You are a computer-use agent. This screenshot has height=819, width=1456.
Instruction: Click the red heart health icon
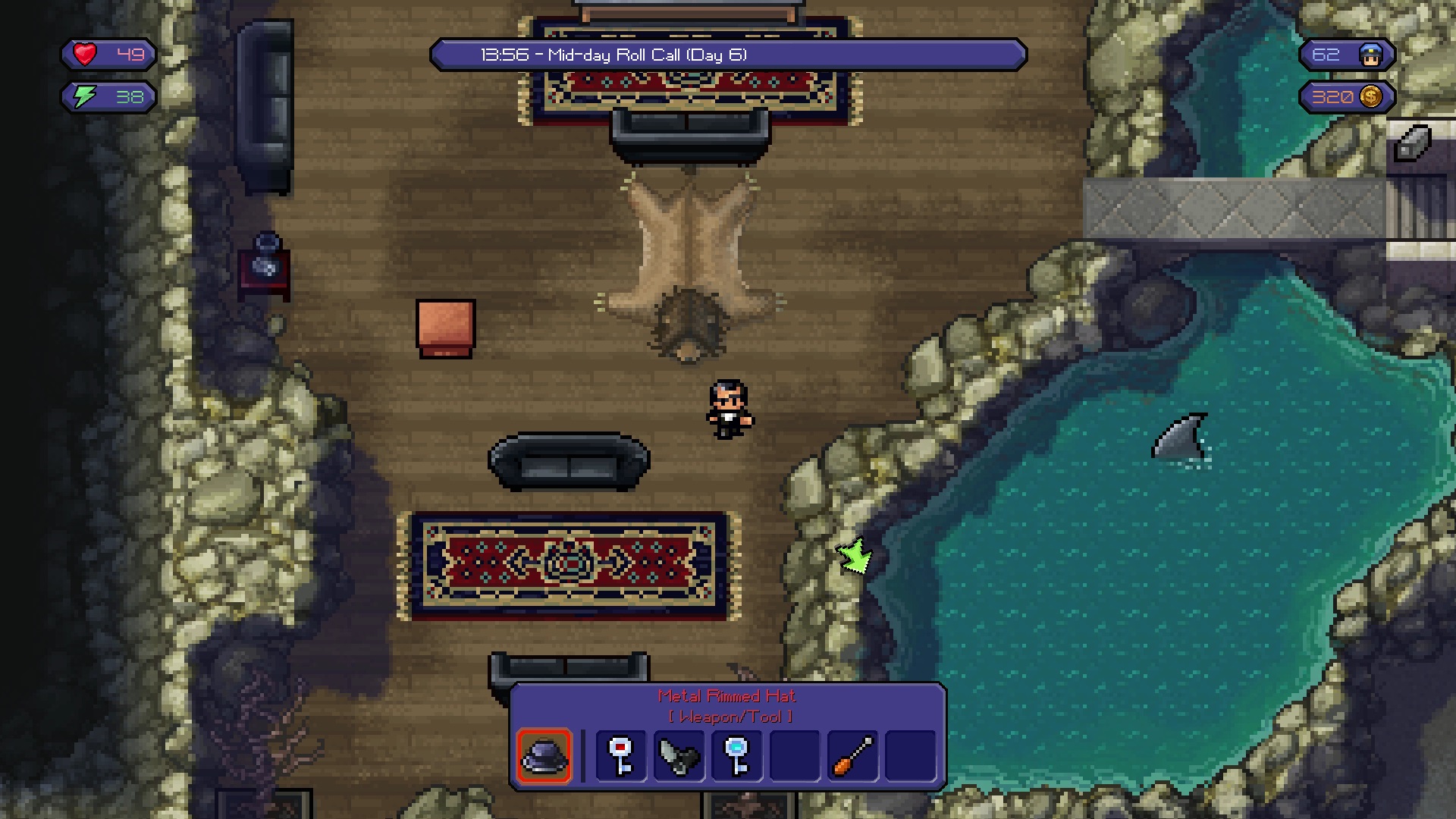85,54
